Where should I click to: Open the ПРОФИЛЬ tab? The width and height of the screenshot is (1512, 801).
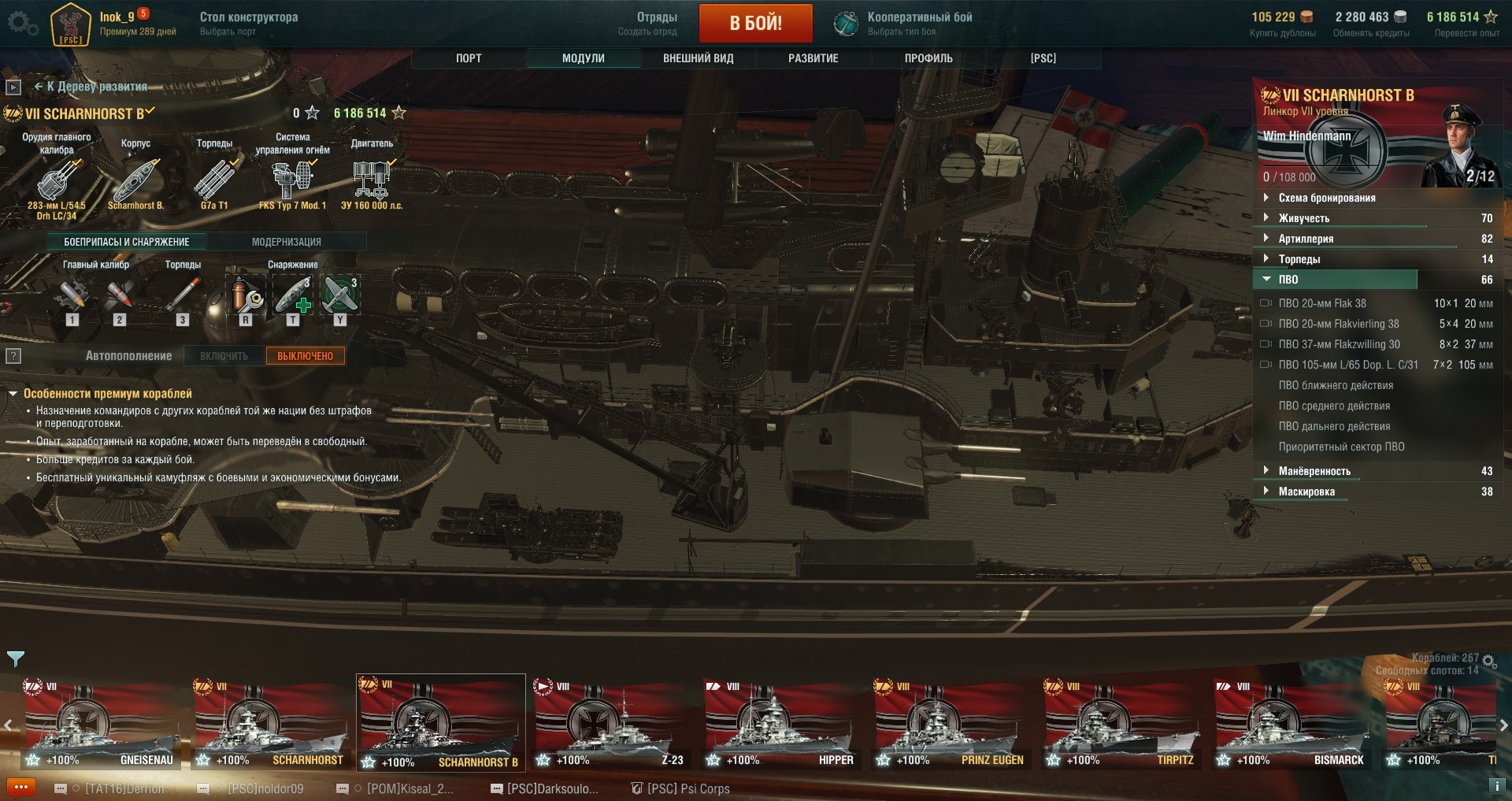[x=928, y=58]
